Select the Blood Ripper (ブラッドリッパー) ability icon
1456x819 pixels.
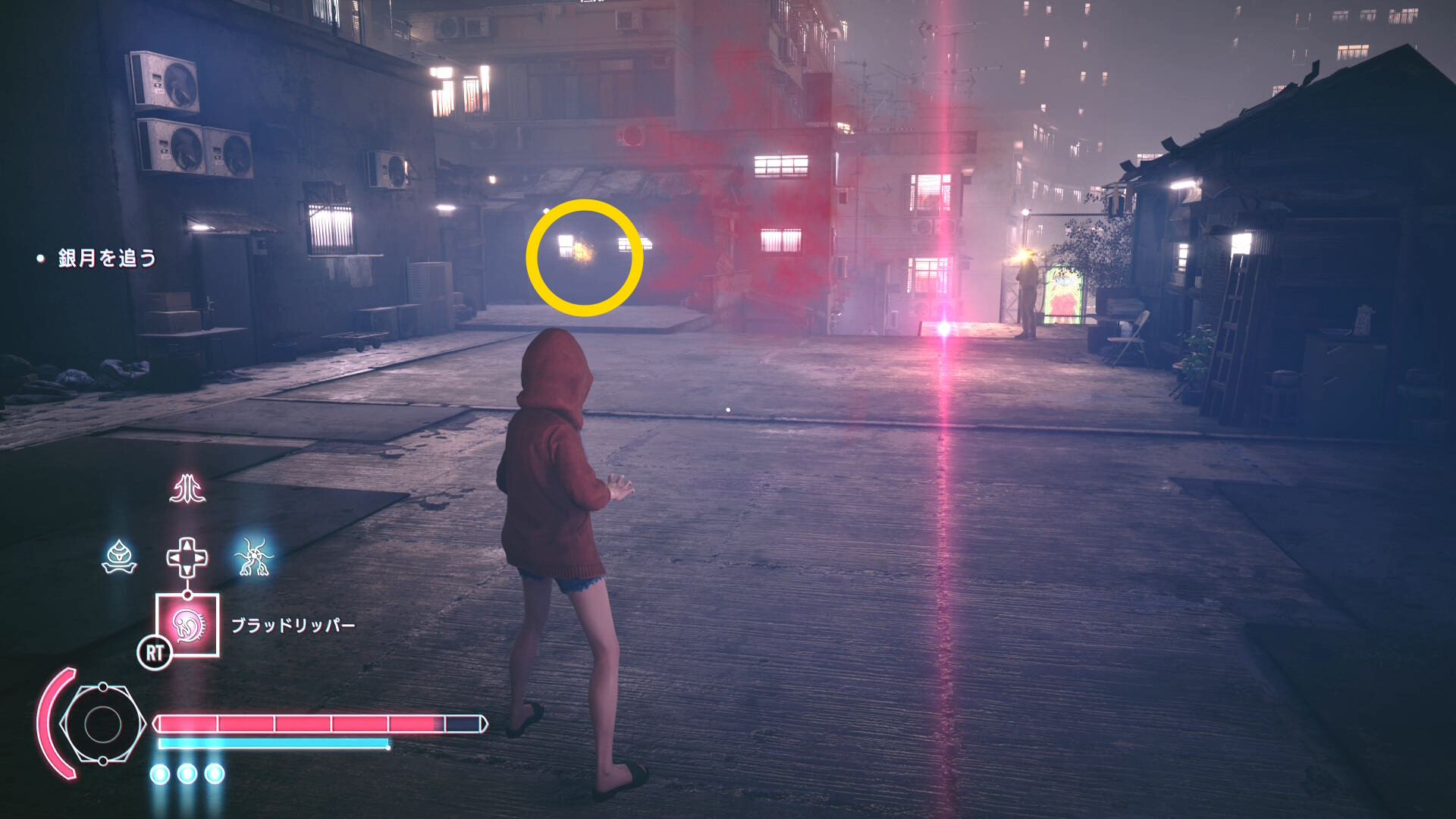click(187, 625)
